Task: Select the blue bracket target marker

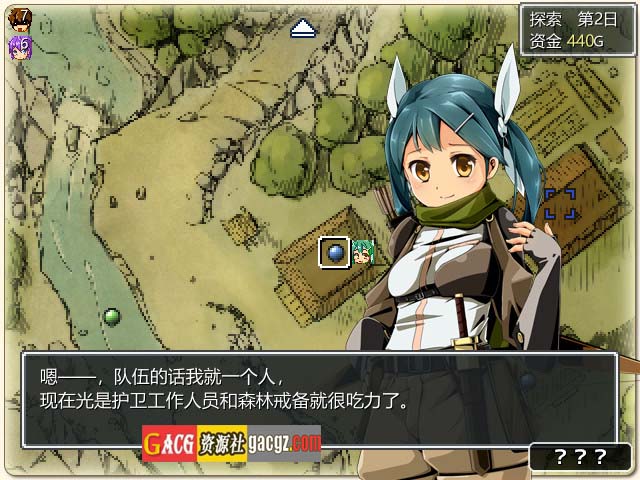Action: [560, 203]
